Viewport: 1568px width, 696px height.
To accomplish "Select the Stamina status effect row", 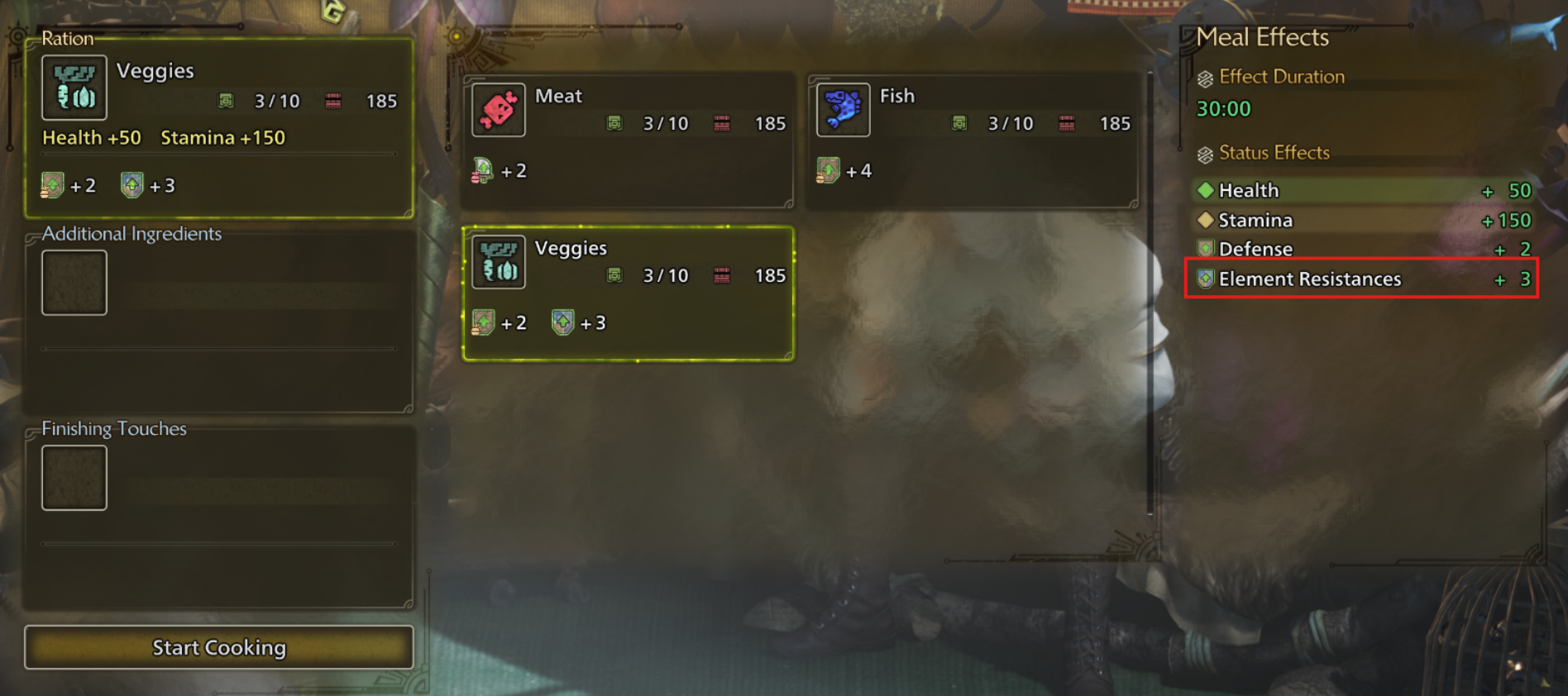I will click(x=1361, y=221).
